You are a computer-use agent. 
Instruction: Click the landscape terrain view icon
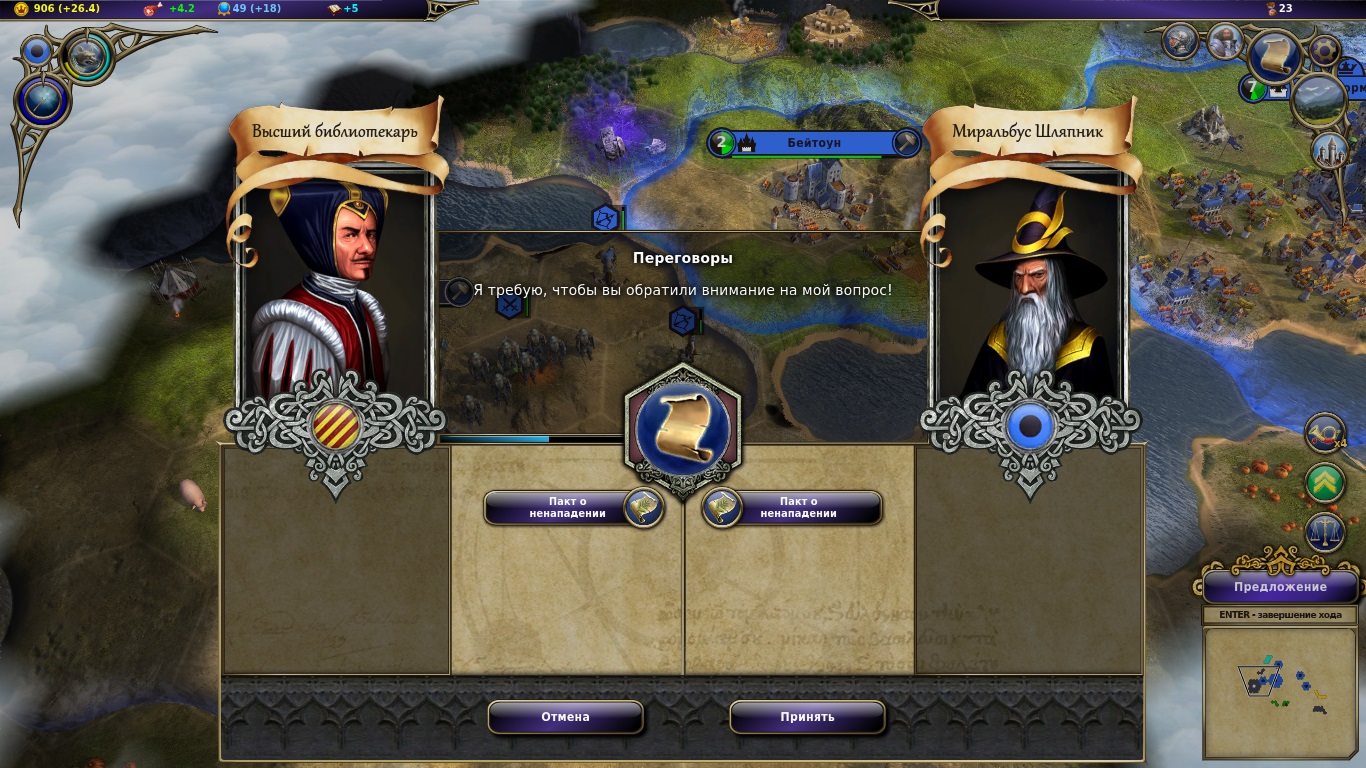pyautogui.click(x=1320, y=98)
